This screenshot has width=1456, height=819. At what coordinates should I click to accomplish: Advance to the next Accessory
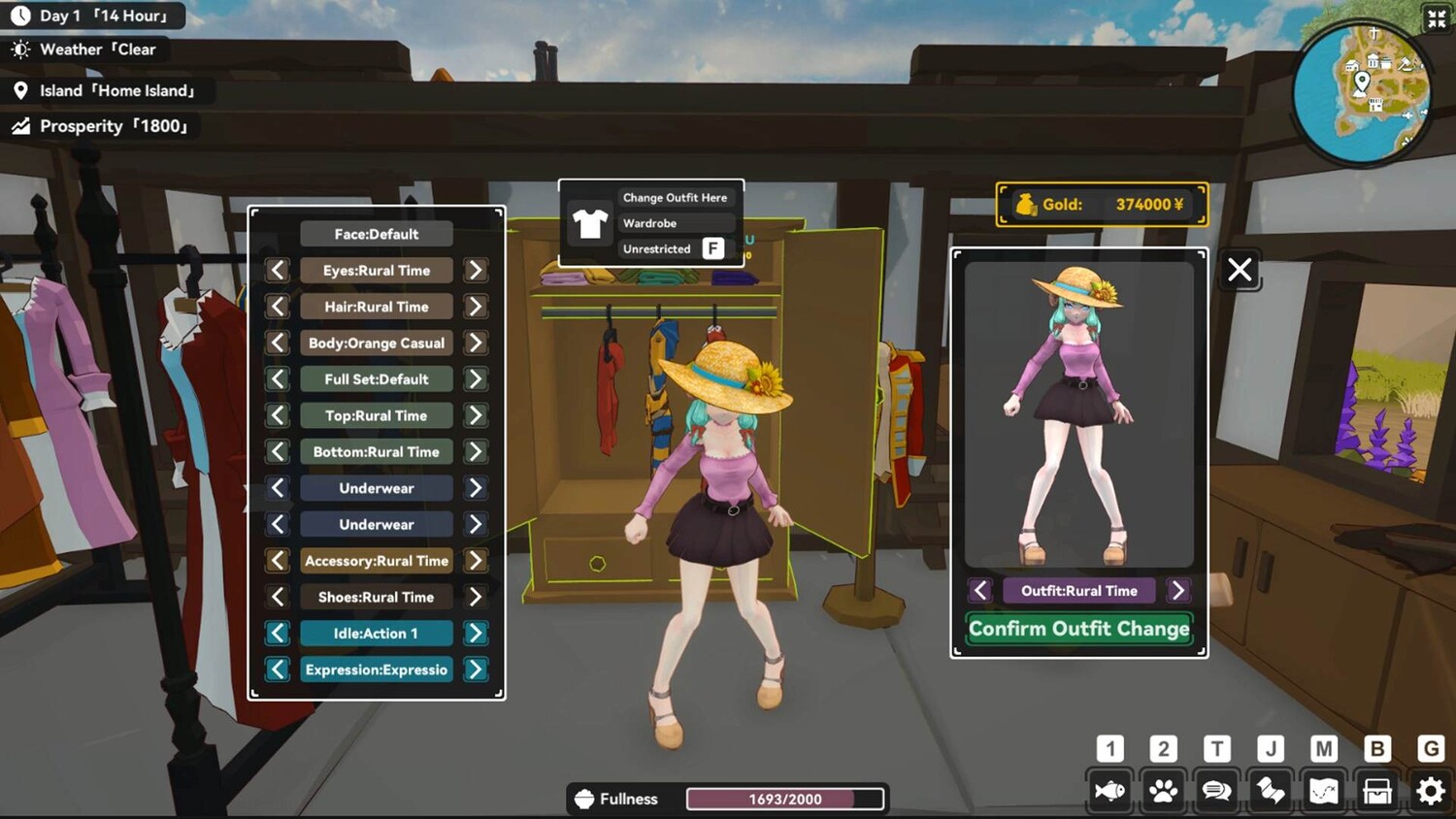pyautogui.click(x=476, y=561)
